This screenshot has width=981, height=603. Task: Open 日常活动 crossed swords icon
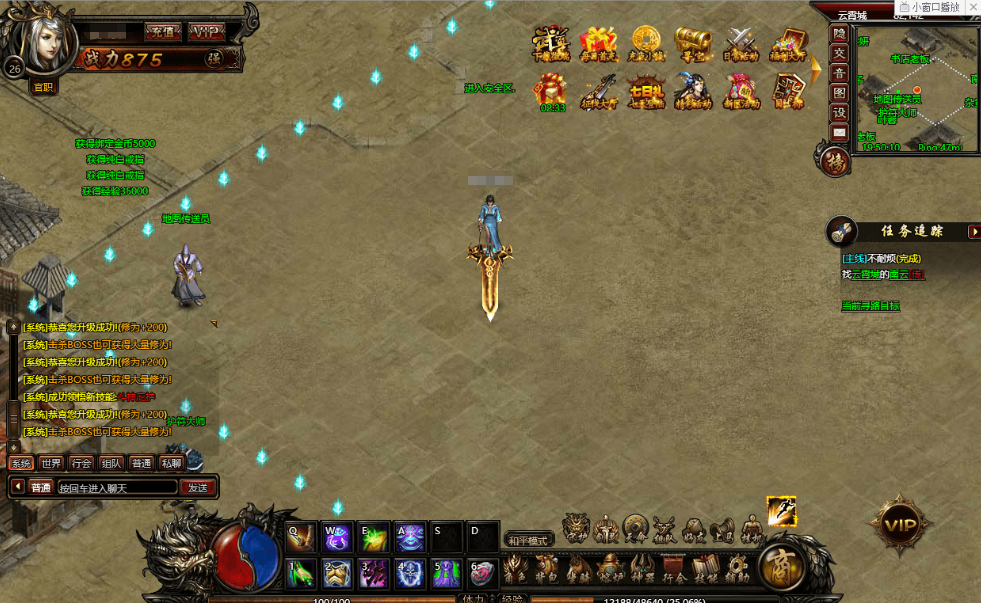(740, 43)
